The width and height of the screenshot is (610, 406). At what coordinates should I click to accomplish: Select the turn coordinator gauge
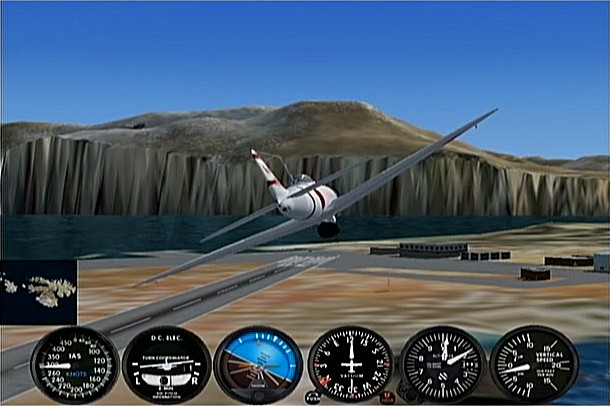pyautogui.click(x=166, y=365)
